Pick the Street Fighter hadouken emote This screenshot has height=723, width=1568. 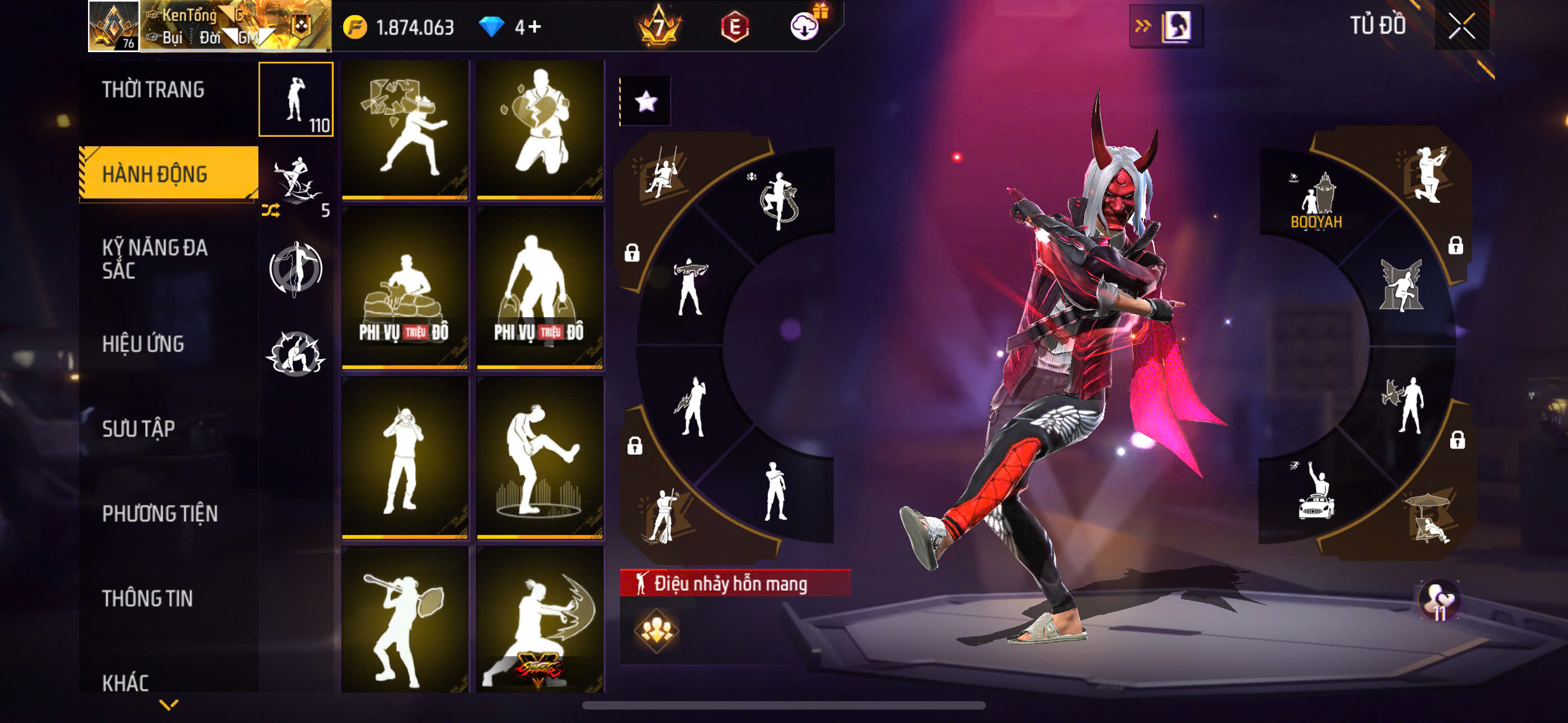(540, 619)
